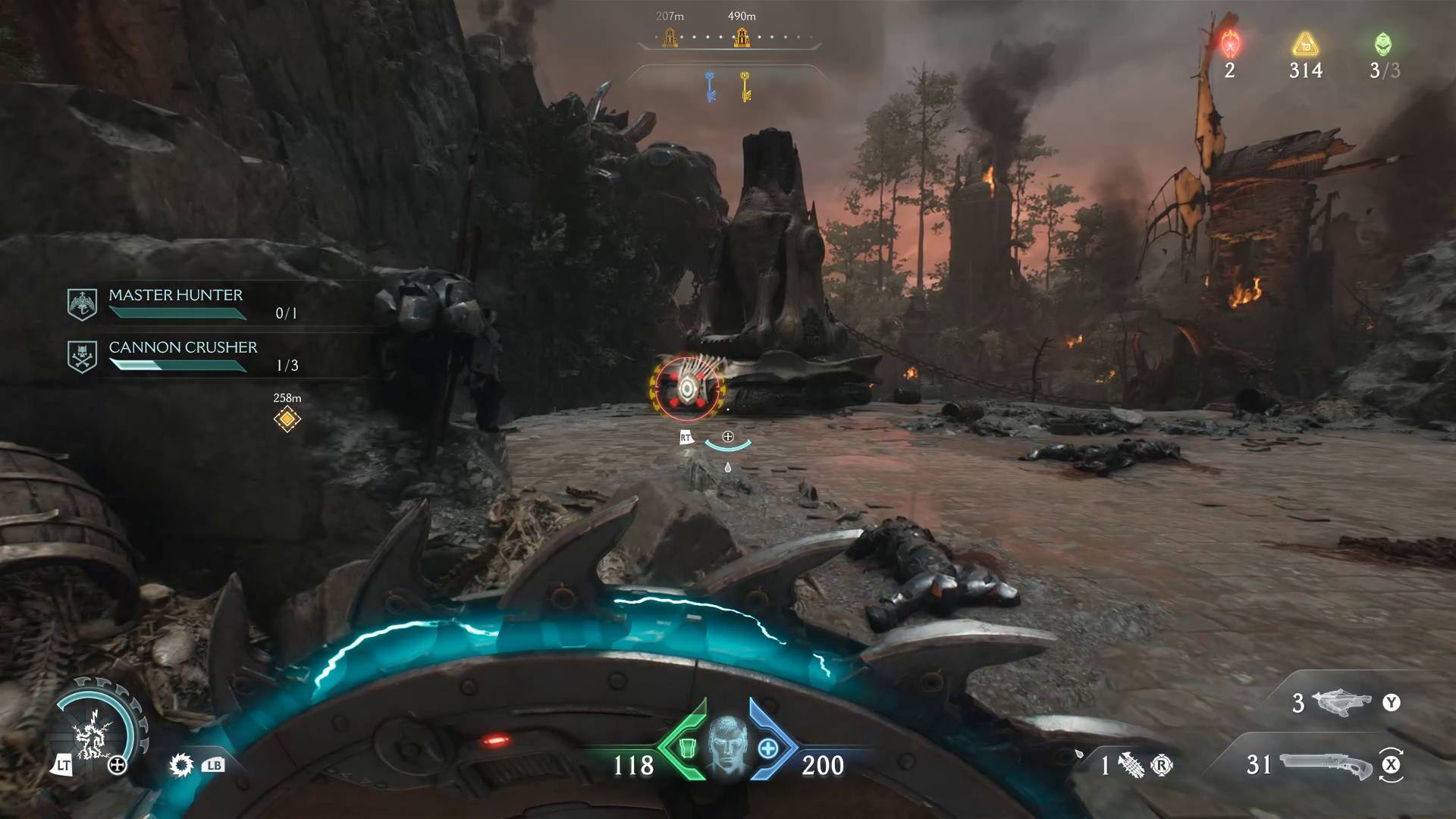
Task: Select the melee gauntlet charge icon
Action: [1131, 765]
